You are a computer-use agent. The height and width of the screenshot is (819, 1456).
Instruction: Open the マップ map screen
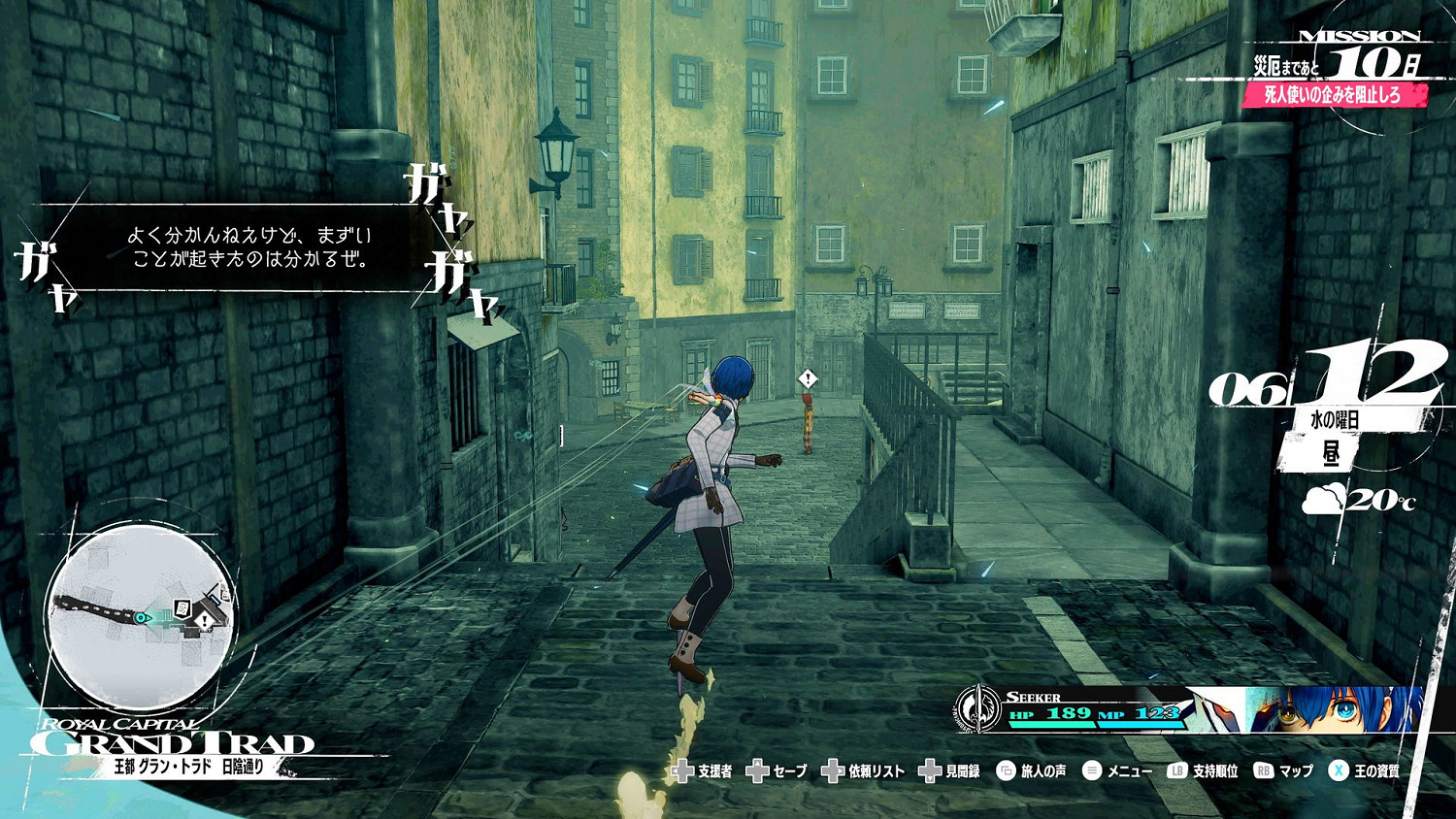1283,771
